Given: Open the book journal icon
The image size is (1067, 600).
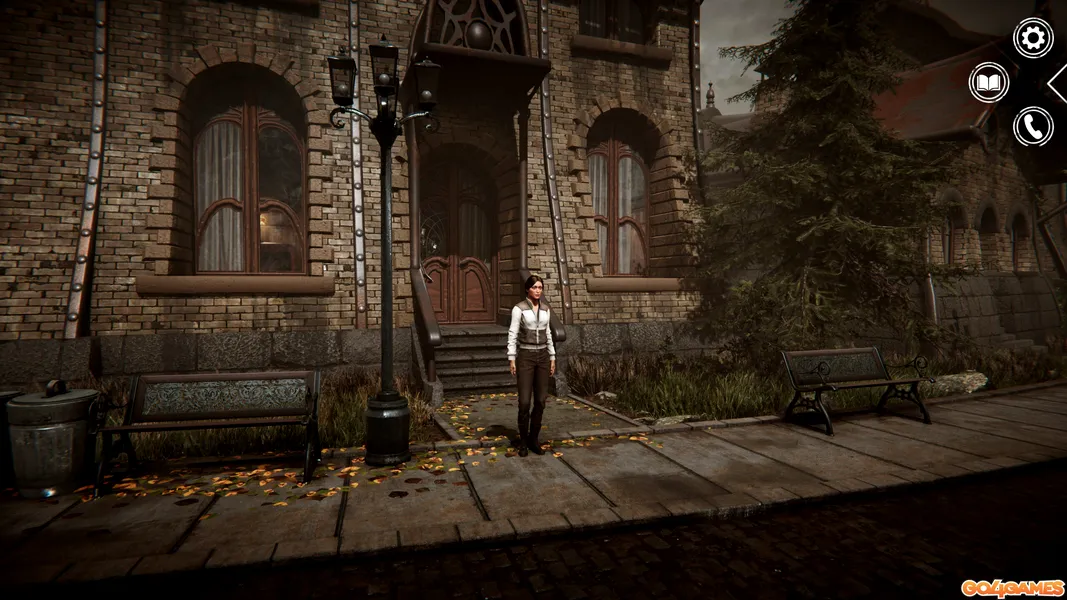Looking at the screenshot, I should pos(989,82).
